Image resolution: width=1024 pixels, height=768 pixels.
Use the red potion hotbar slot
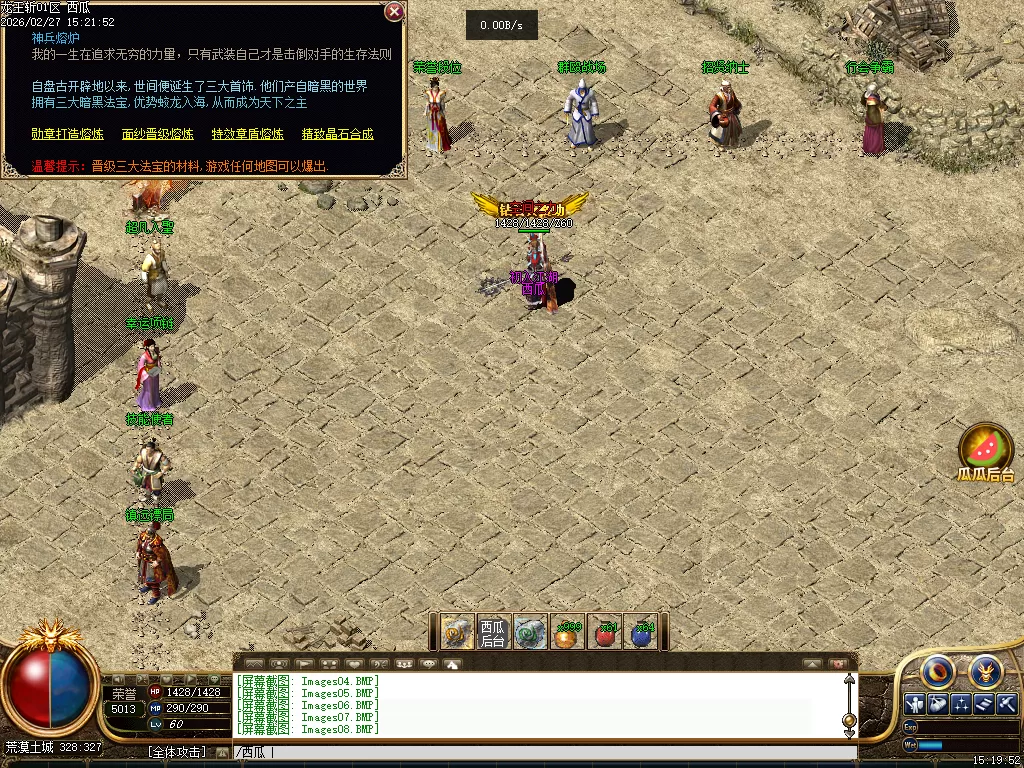[604, 633]
